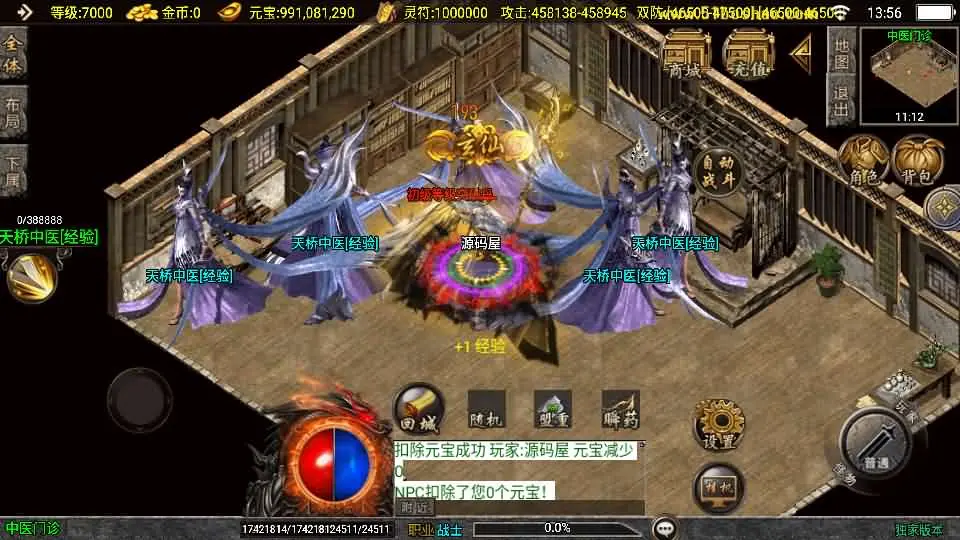Use the 瞬药 instant potion slot
Image resolution: width=960 pixels, height=540 pixels.
tap(620, 410)
